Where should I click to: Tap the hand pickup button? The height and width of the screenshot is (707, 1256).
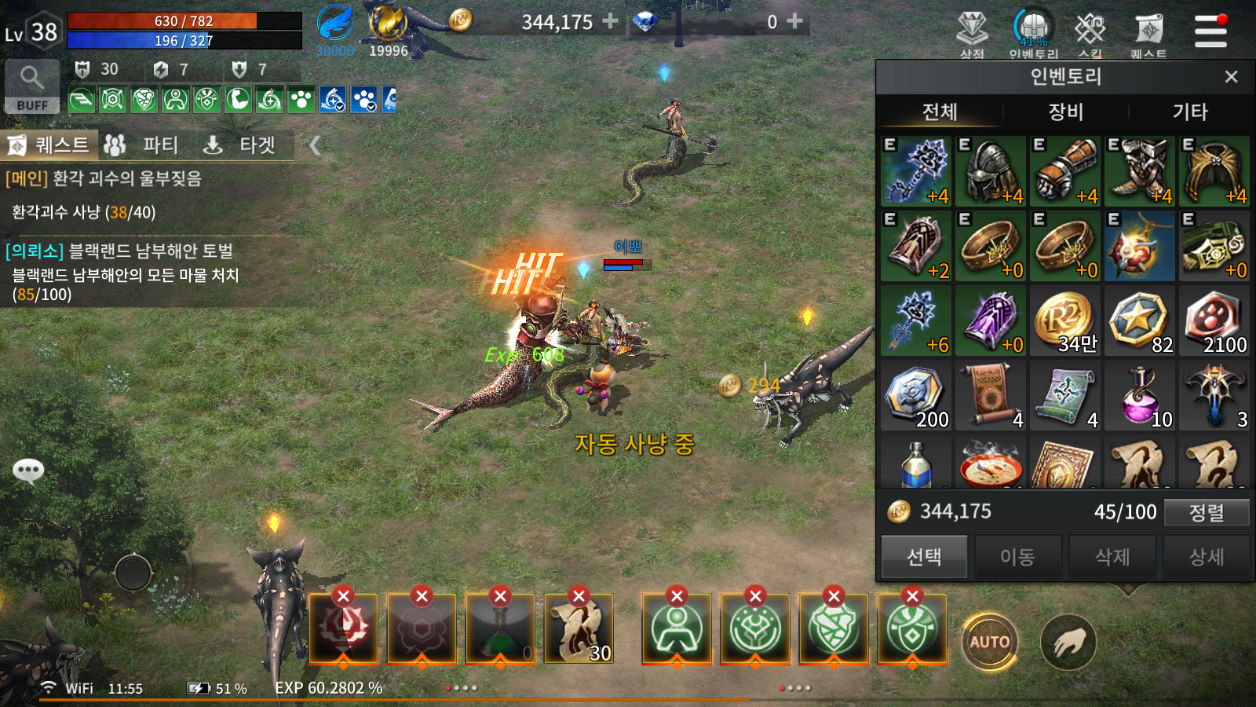pos(1068,641)
